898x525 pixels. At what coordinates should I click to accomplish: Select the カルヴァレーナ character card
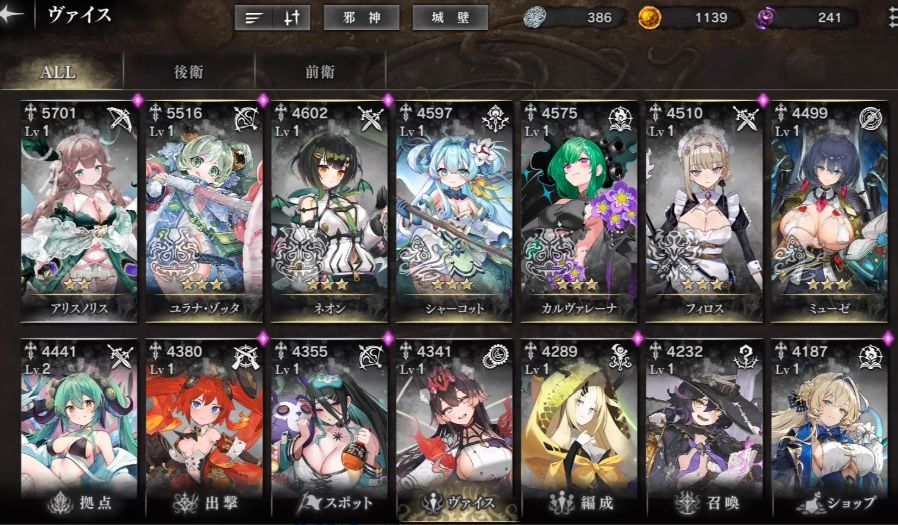tap(579, 210)
